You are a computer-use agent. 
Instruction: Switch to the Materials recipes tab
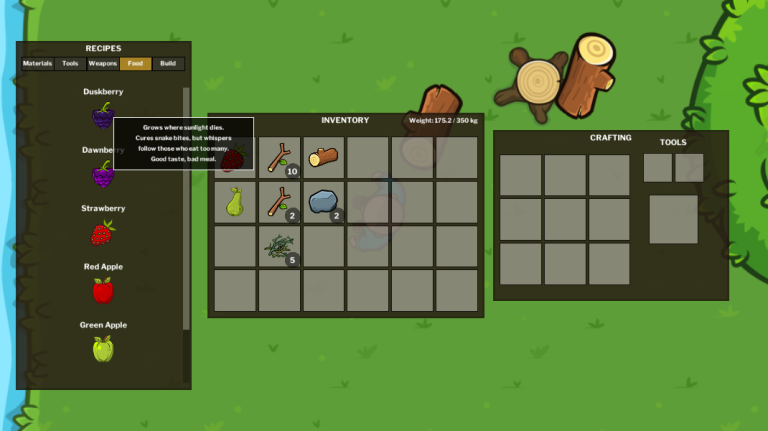[x=38, y=64]
